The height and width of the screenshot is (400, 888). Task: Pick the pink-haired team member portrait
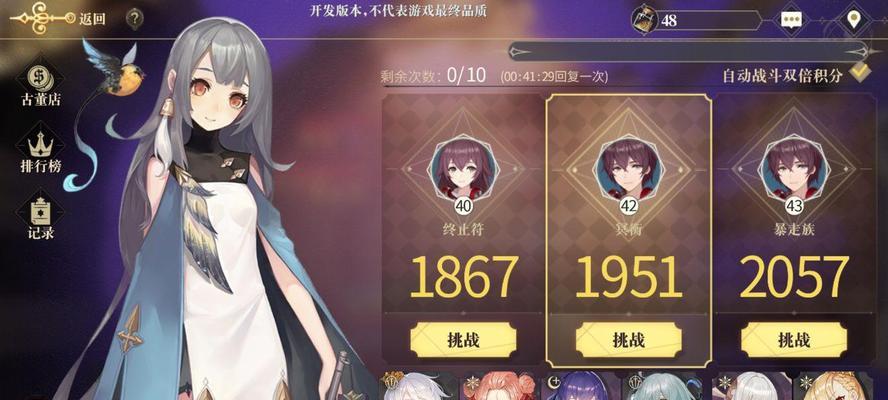[497, 388]
